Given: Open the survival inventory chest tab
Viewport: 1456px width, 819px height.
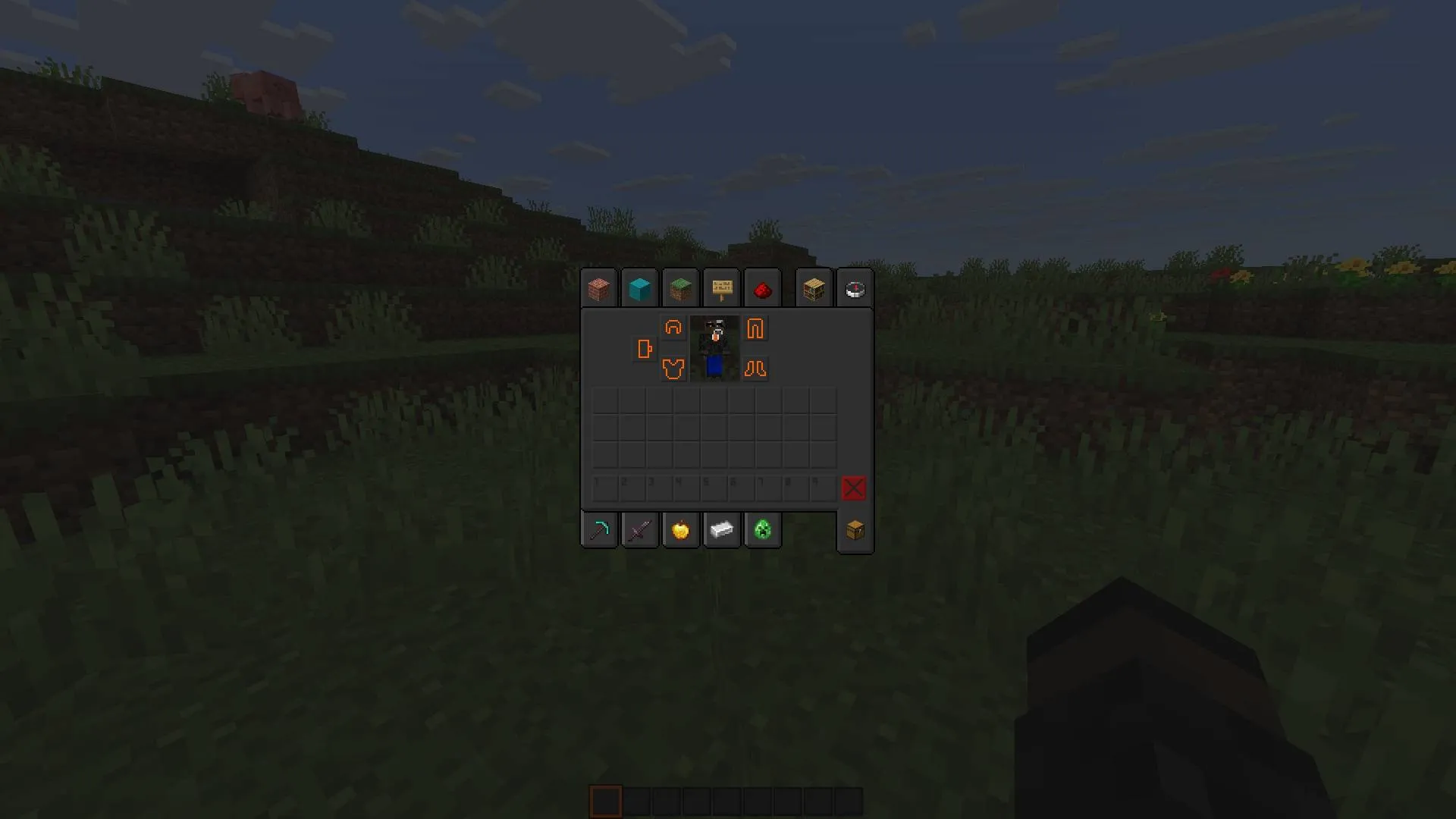Looking at the screenshot, I should tap(855, 529).
